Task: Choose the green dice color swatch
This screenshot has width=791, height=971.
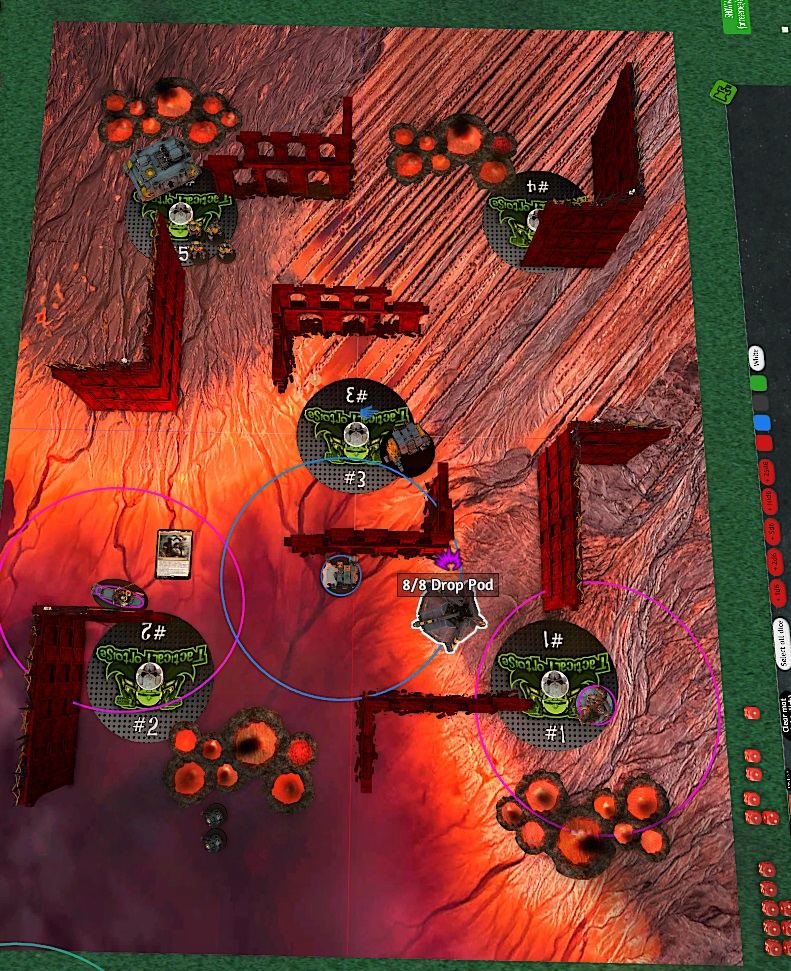Action: pos(759,382)
